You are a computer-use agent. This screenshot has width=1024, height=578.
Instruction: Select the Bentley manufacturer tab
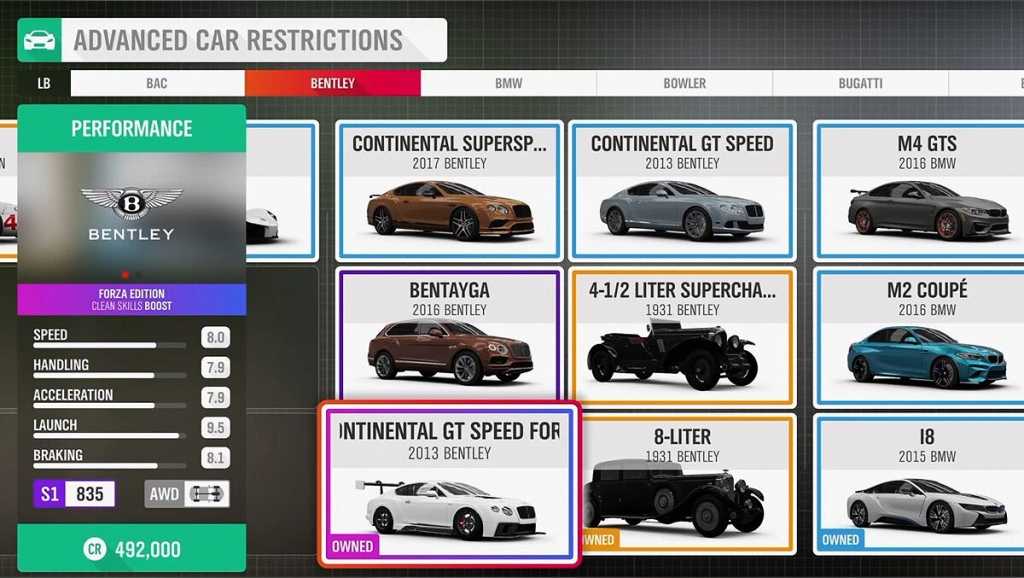(332, 84)
